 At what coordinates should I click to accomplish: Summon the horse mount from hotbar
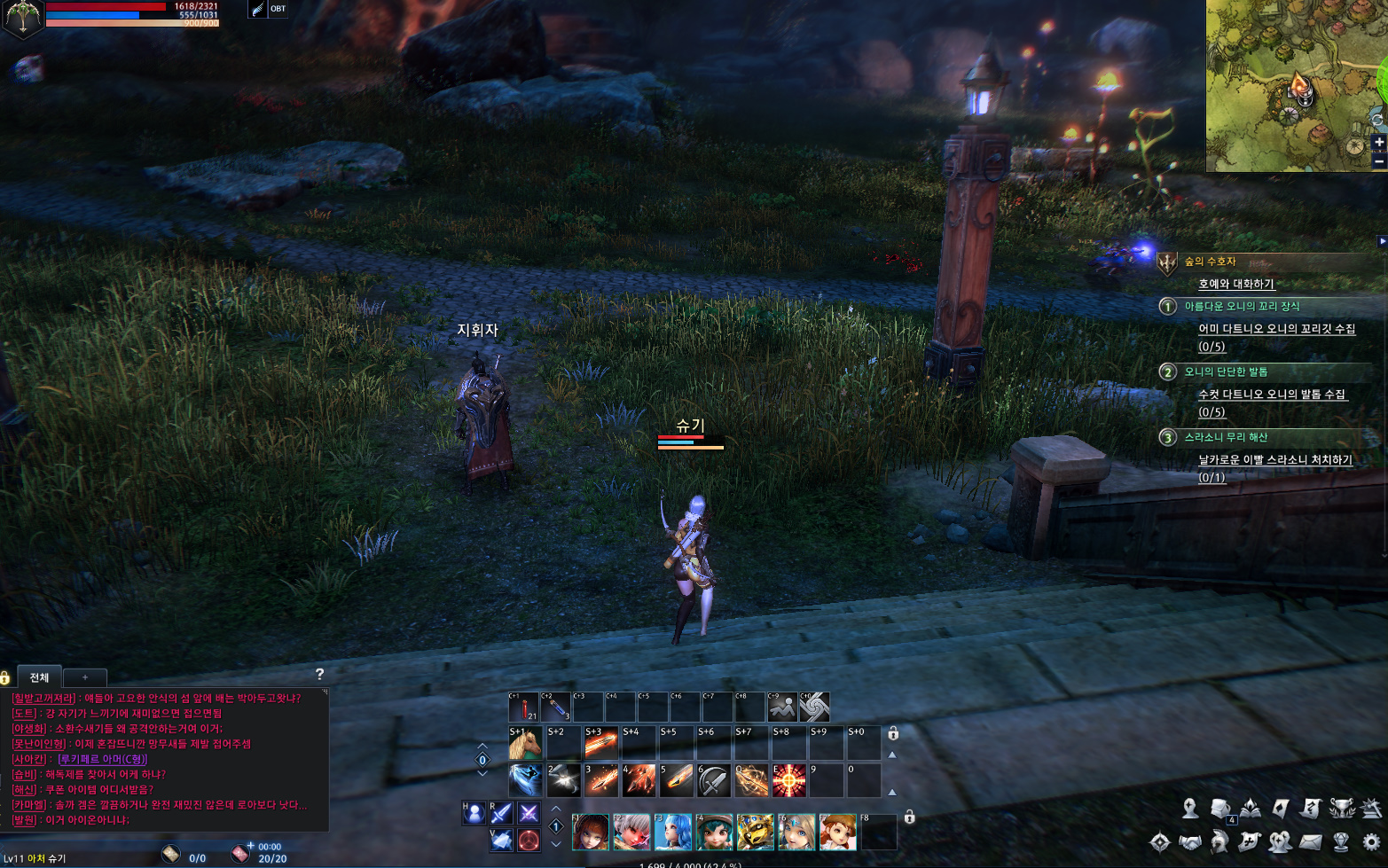coord(525,745)
